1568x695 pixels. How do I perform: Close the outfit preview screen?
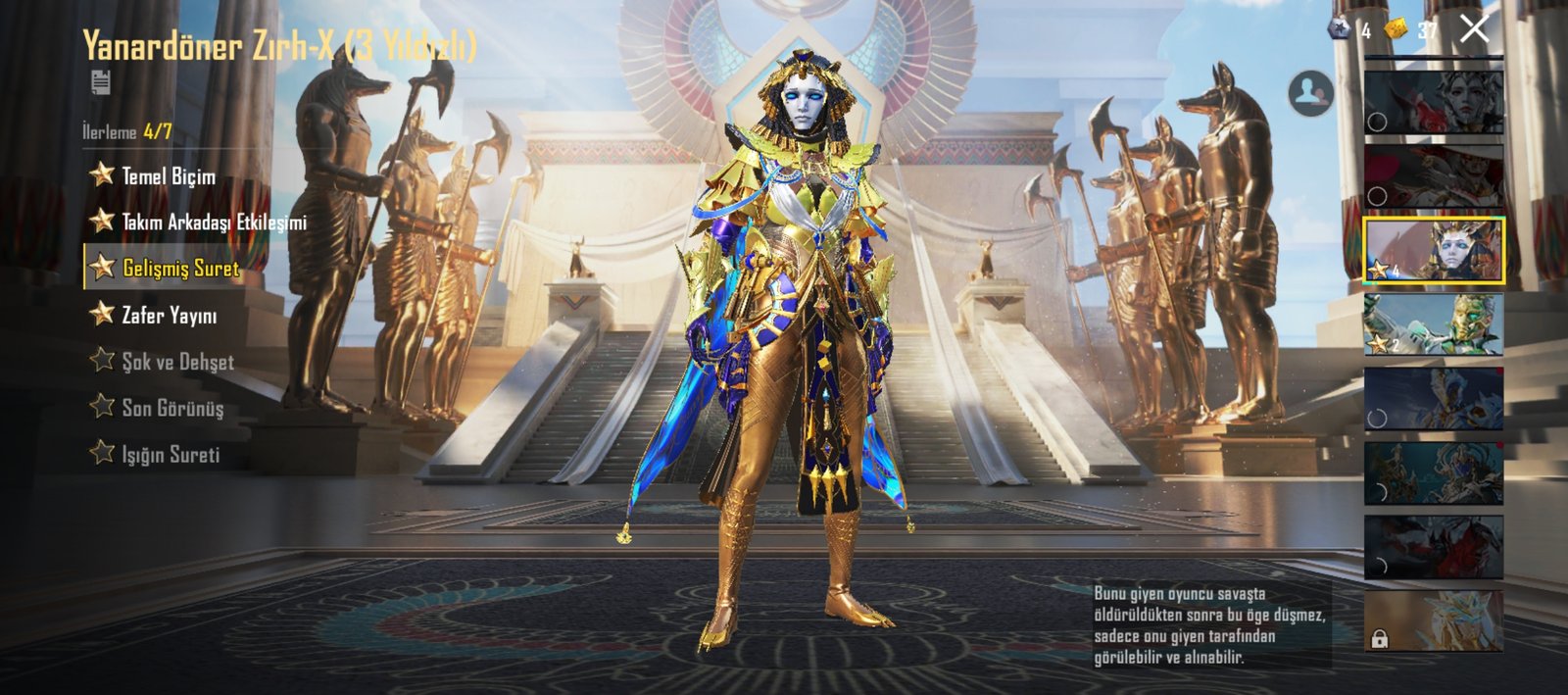click(1474, 29)
